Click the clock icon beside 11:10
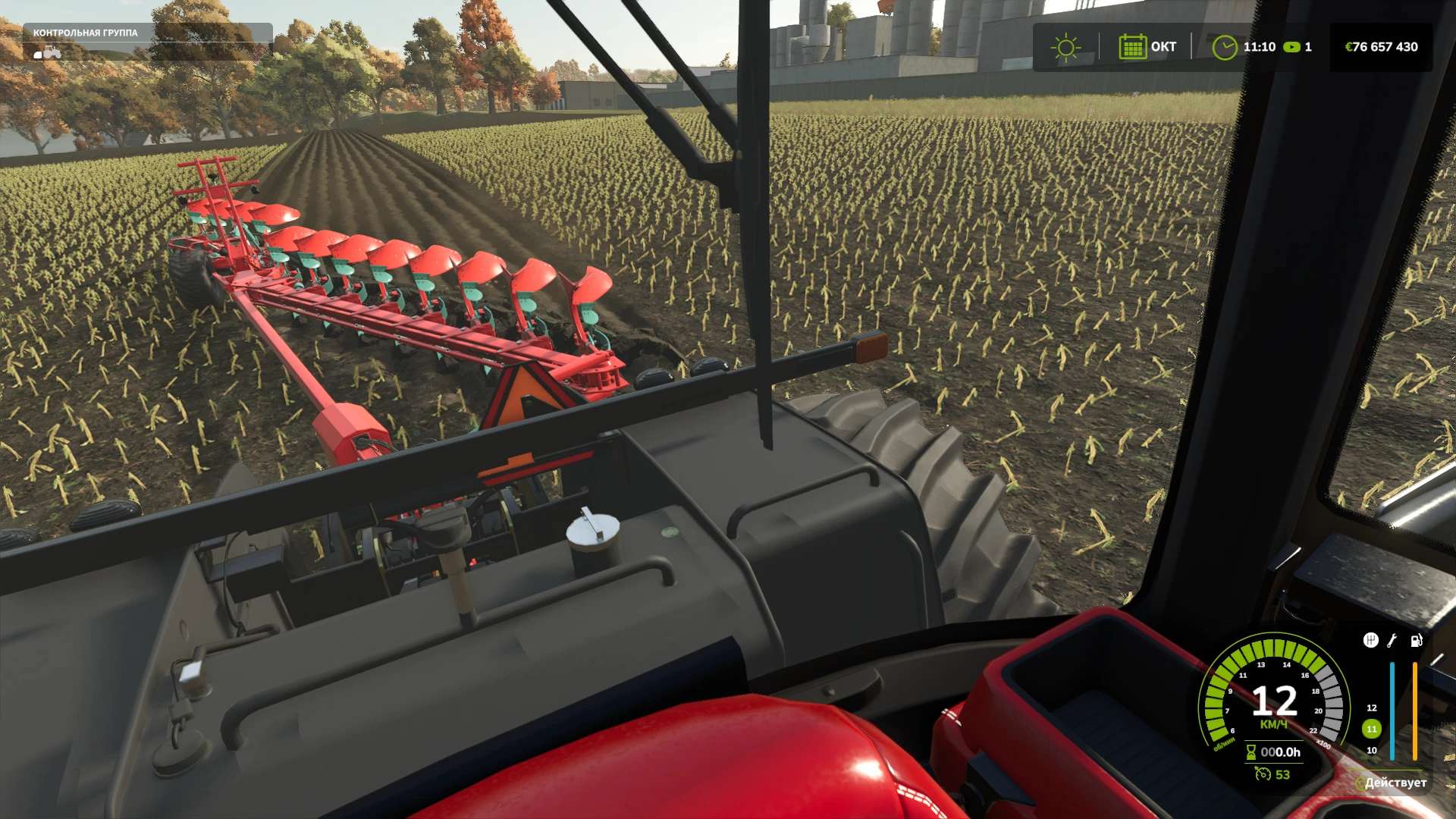 click(1224, 47)
